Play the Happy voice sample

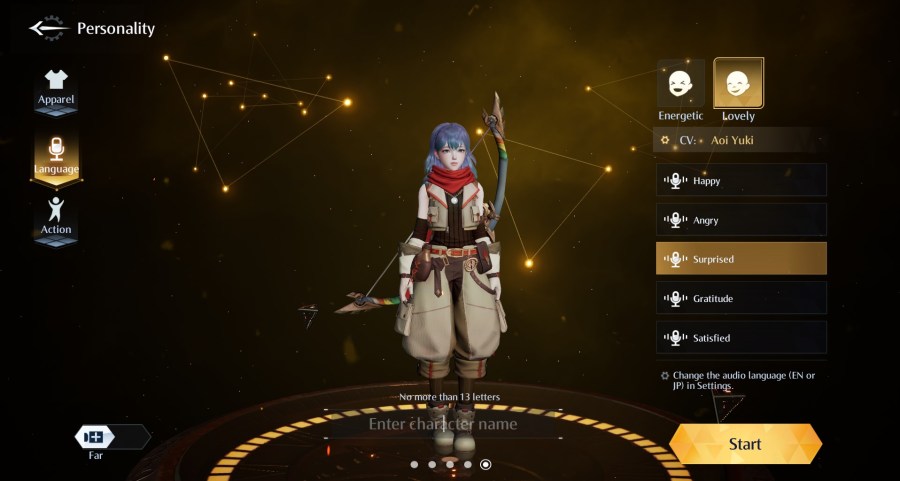click(741, 181)
